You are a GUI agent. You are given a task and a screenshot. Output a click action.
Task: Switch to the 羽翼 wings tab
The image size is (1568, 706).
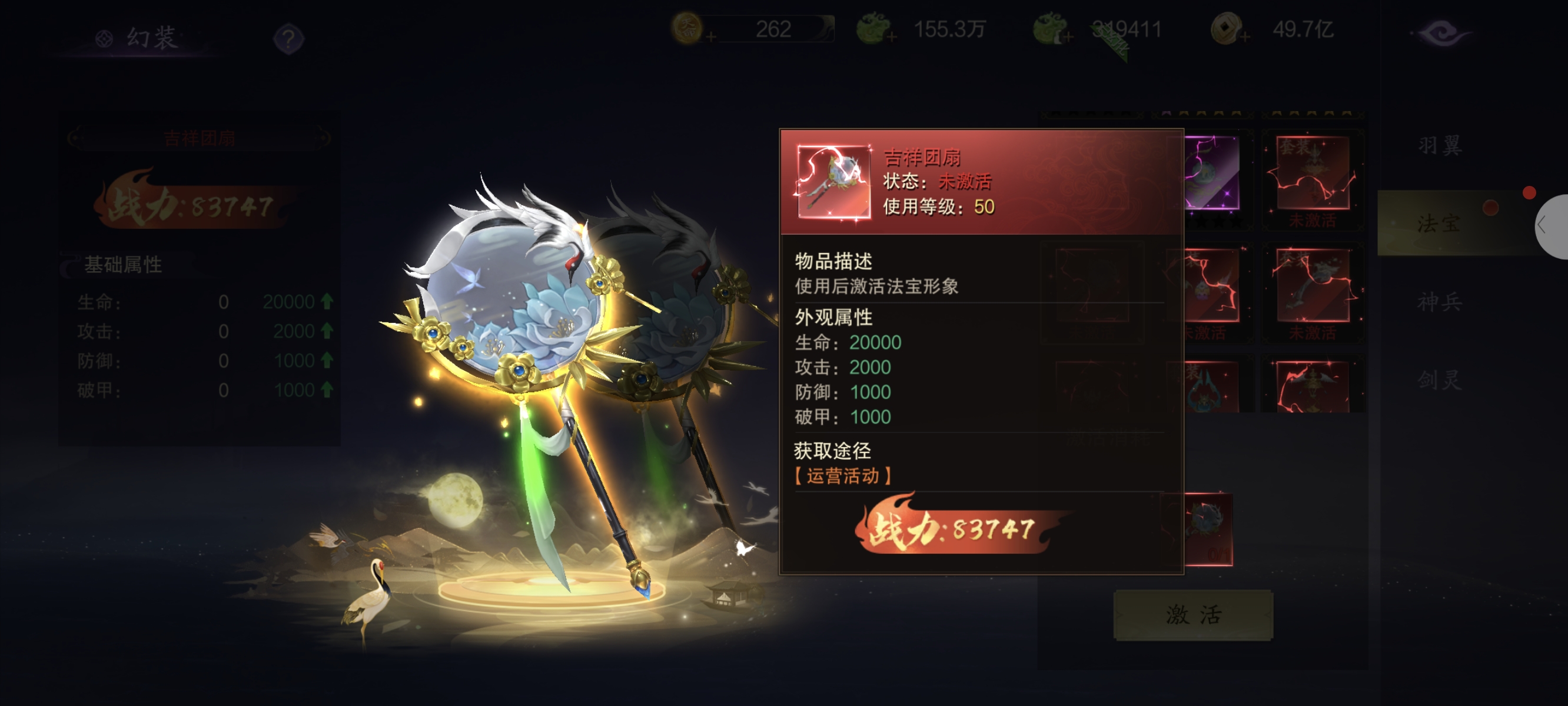coord(1440,145)
